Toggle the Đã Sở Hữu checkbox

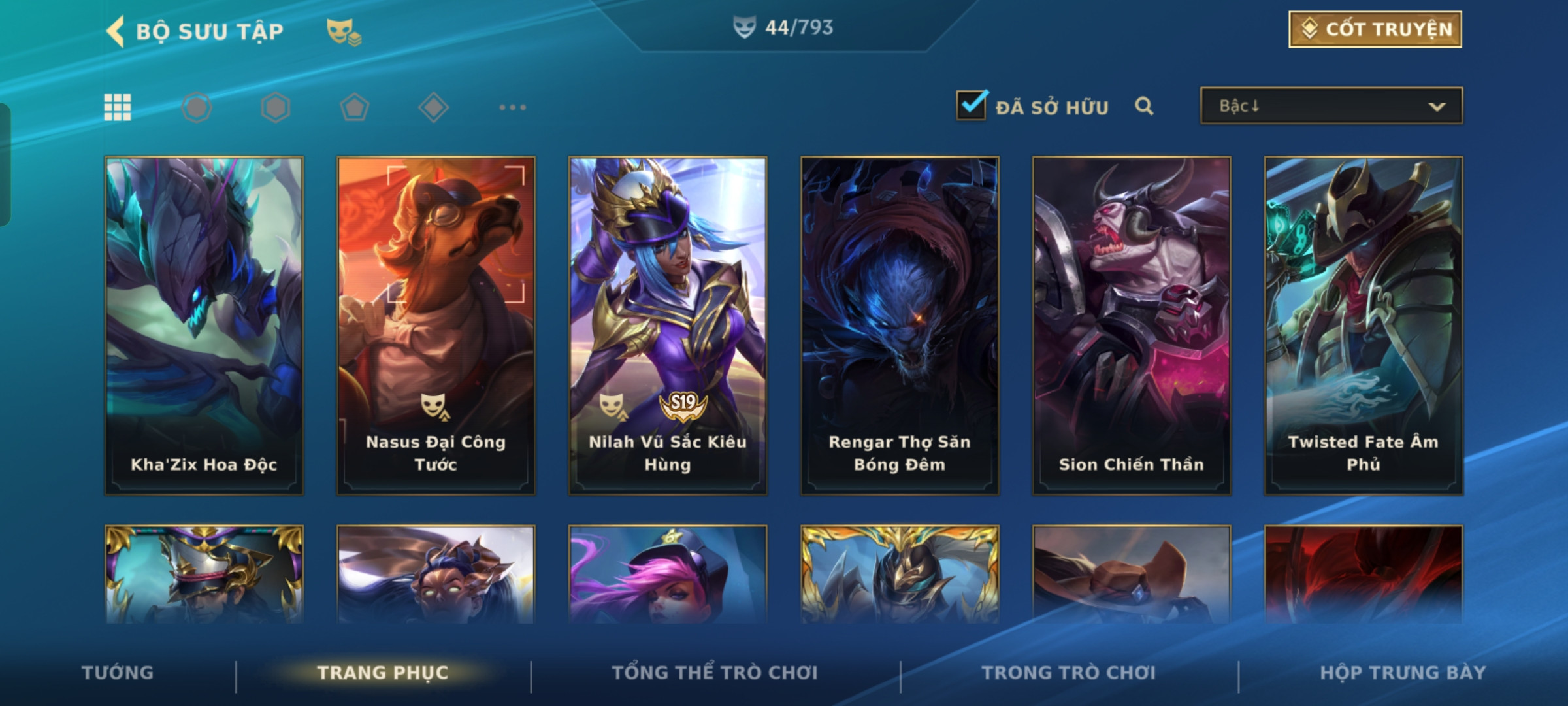[x=972, y=106]
